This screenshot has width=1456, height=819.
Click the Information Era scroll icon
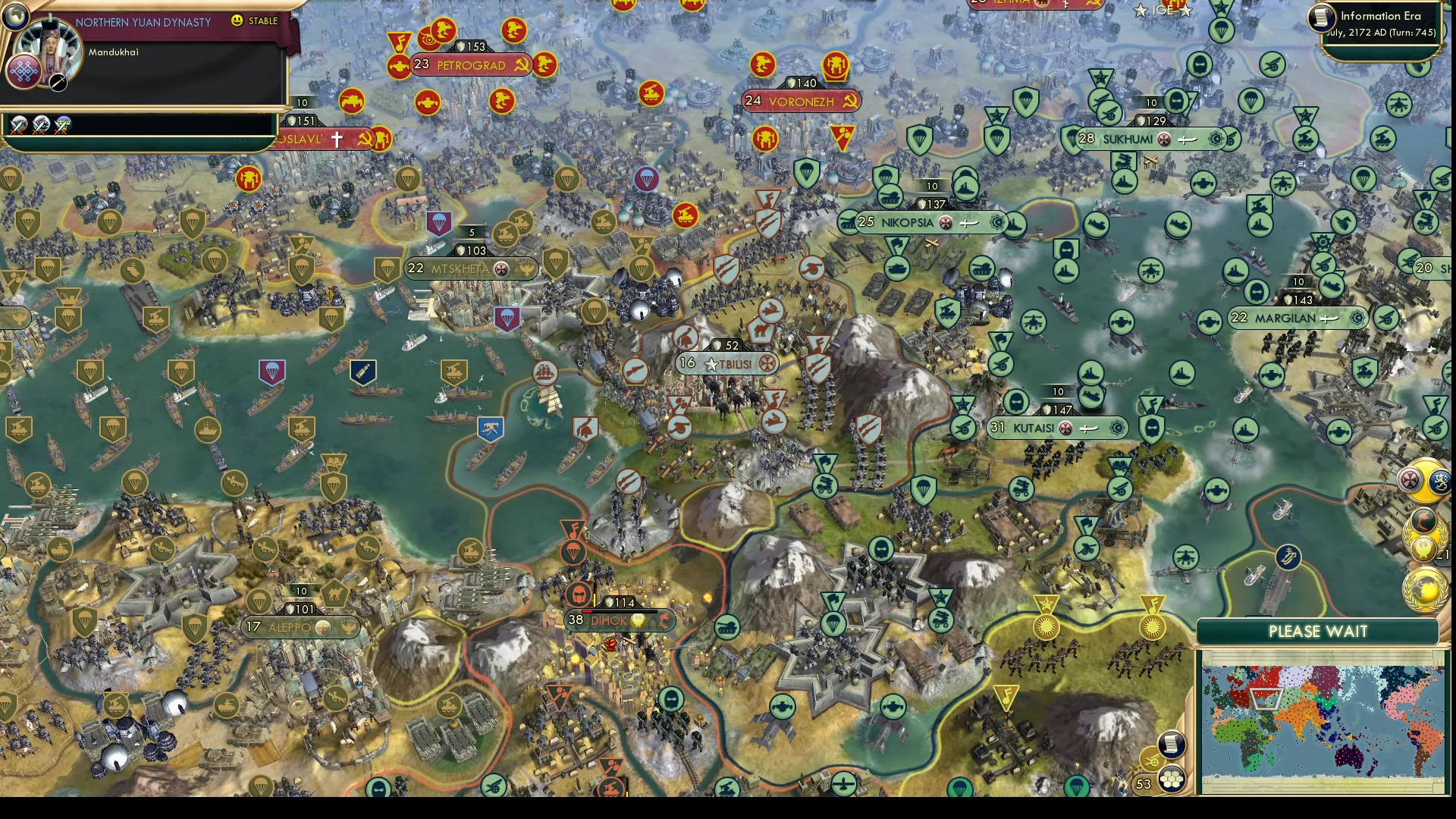click(1321, 18)
